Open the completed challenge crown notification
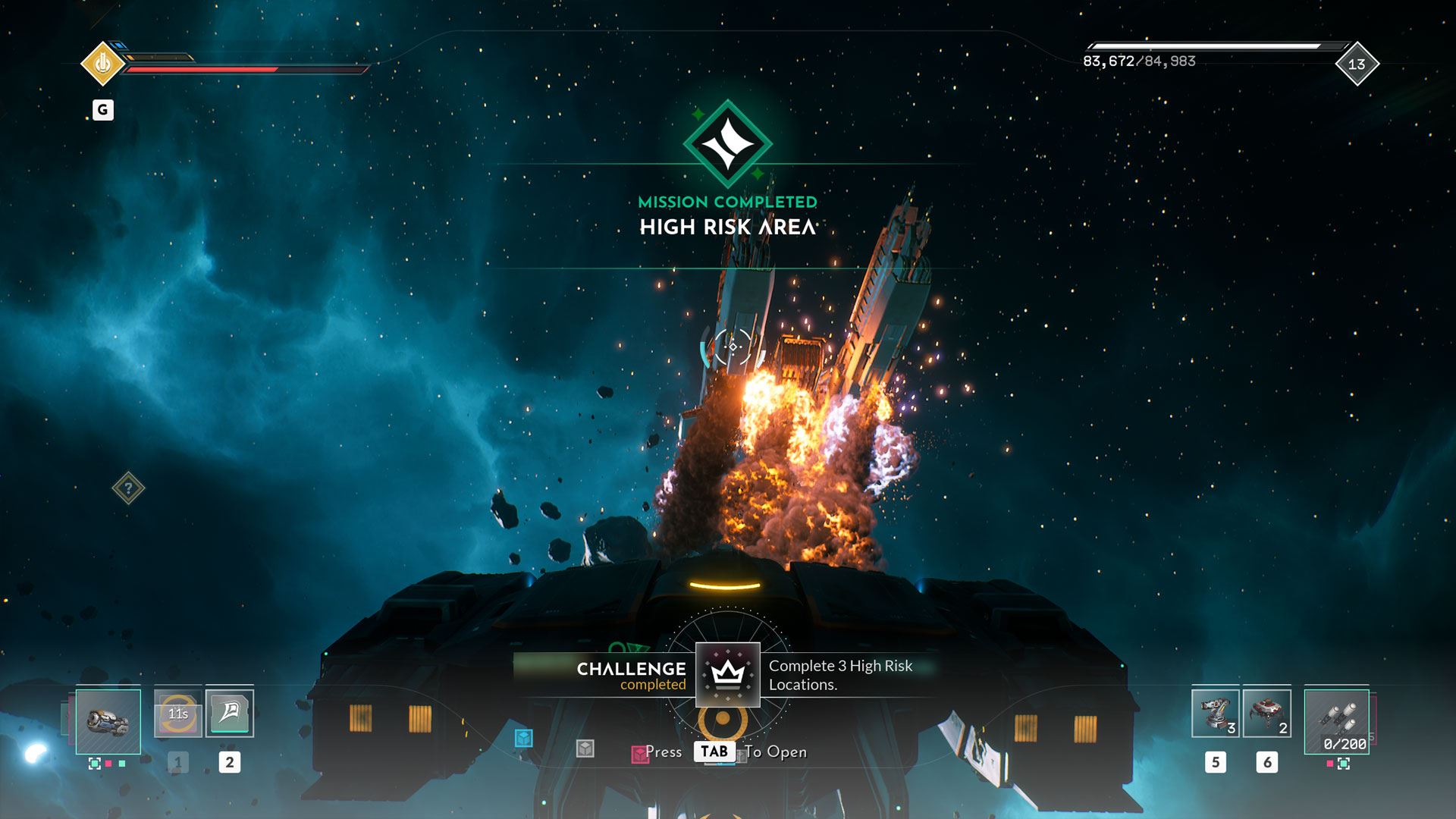 (727, 674)
